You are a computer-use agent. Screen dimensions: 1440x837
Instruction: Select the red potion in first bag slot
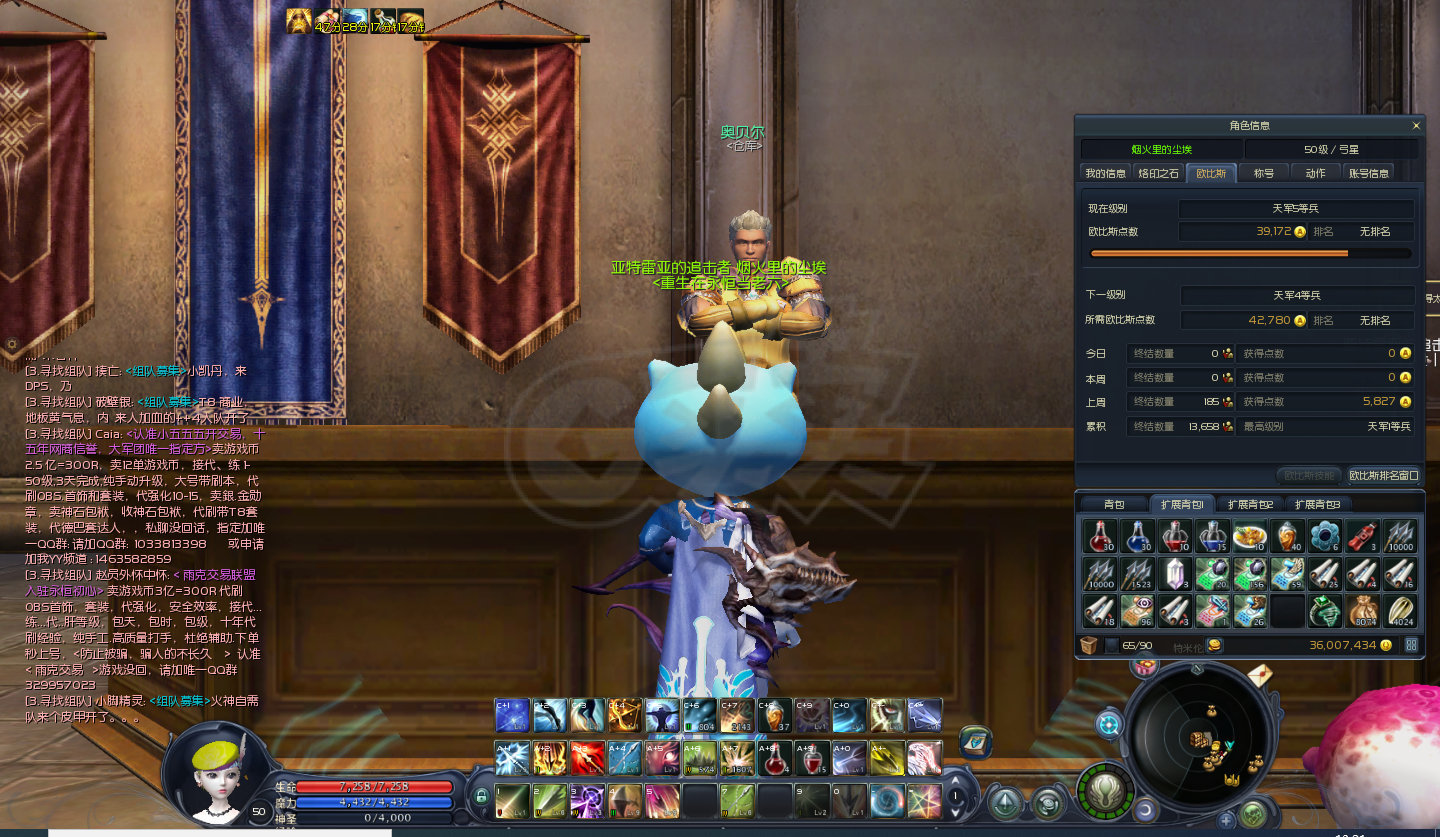tap(1101, 536)
